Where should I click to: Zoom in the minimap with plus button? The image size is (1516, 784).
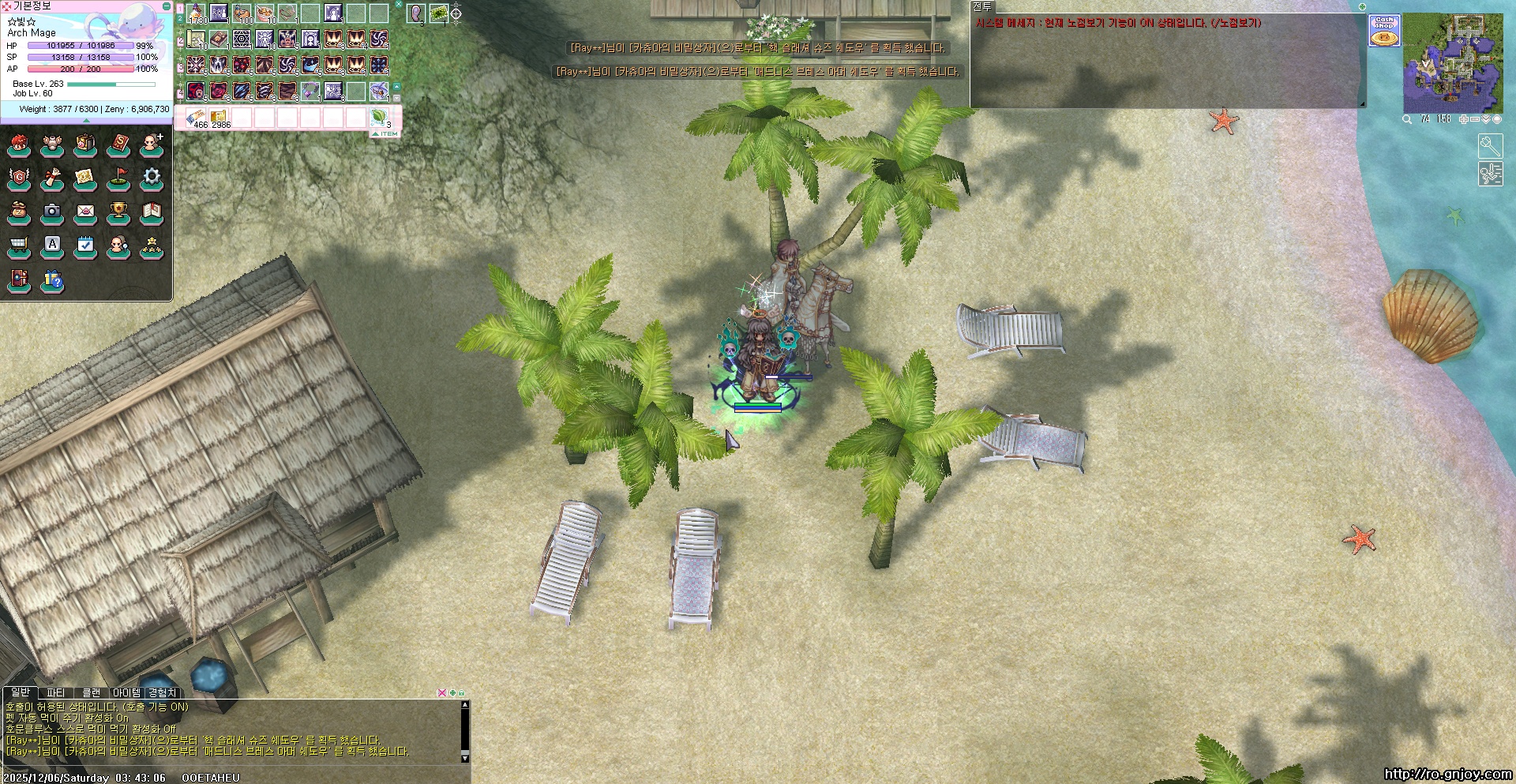(1463, 119)
